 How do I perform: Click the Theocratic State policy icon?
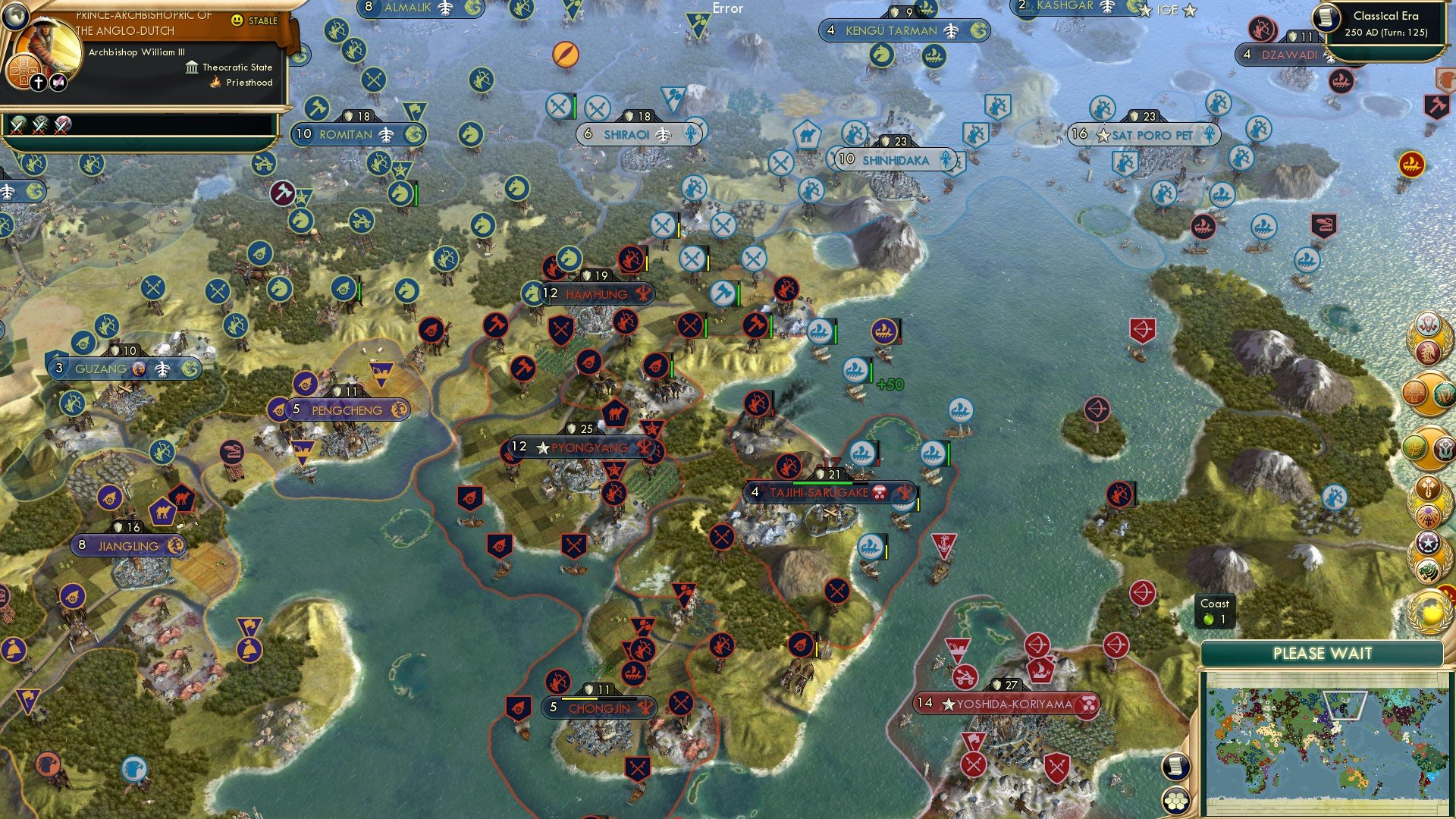pos(190,67)
